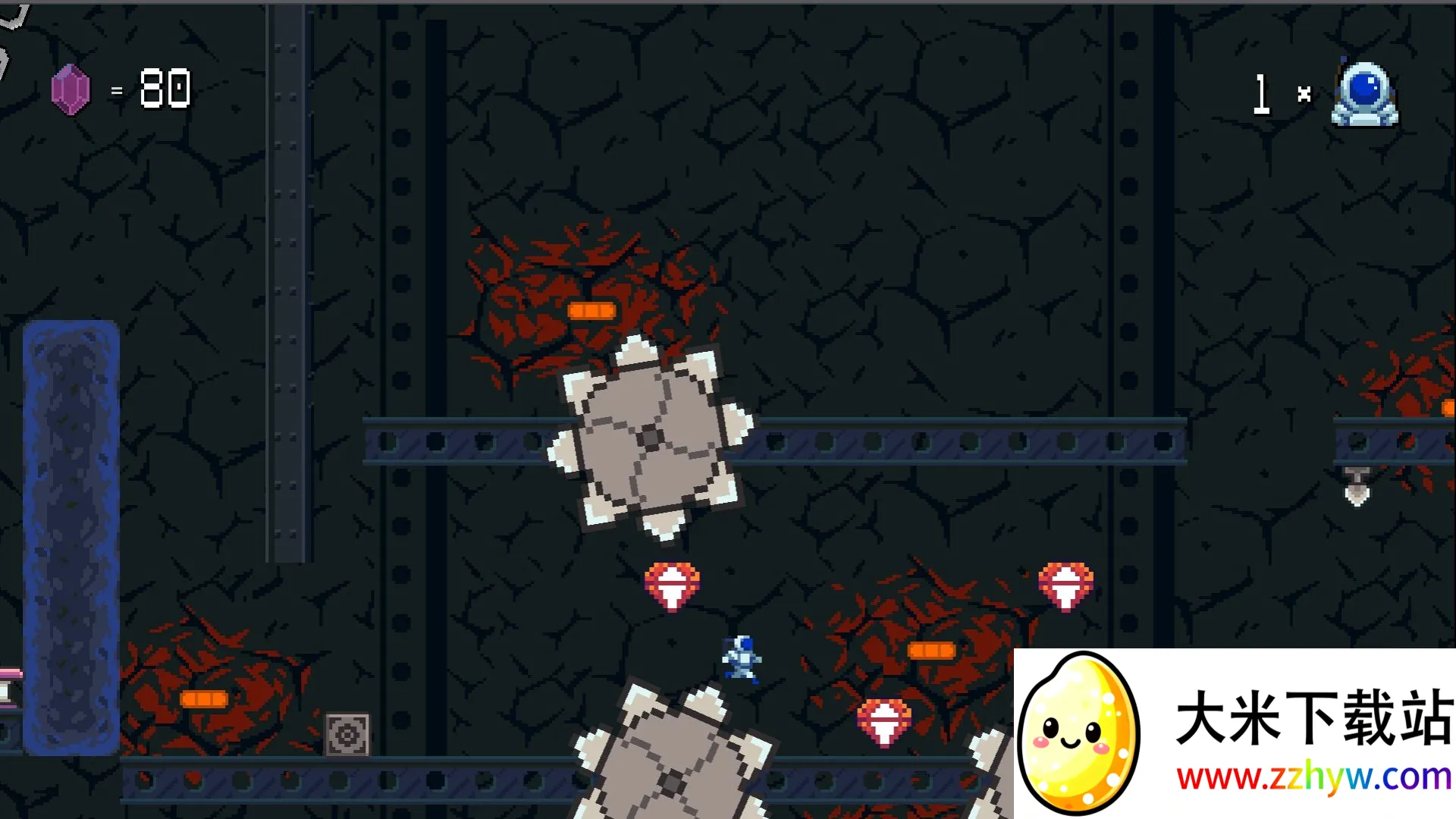The height and width of the screenshot is (819, 1456).
Task: Click the yellow egg mascot logo
Action: click(x=1078, y=733)
